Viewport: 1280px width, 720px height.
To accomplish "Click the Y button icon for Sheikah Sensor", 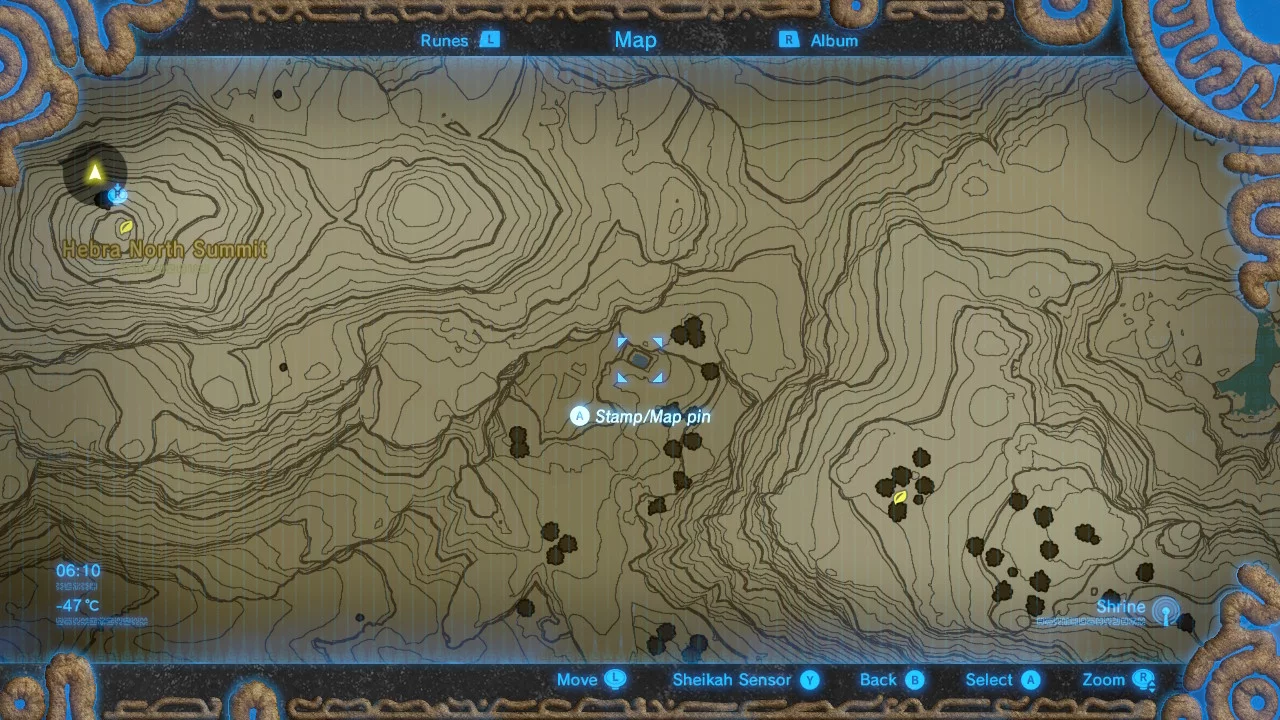I will click(x=810, y=679).
